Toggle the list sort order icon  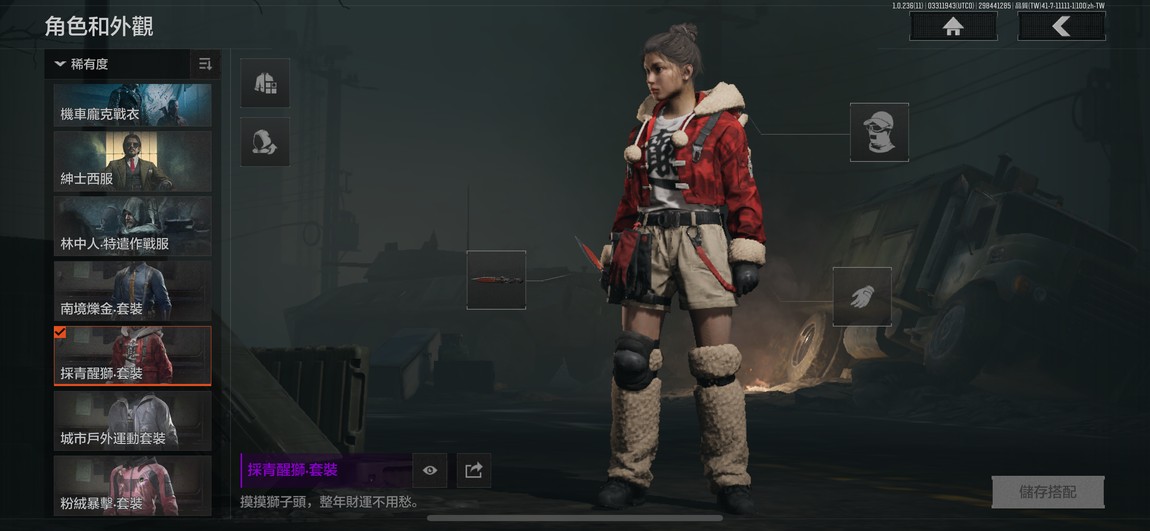[205, 64]
